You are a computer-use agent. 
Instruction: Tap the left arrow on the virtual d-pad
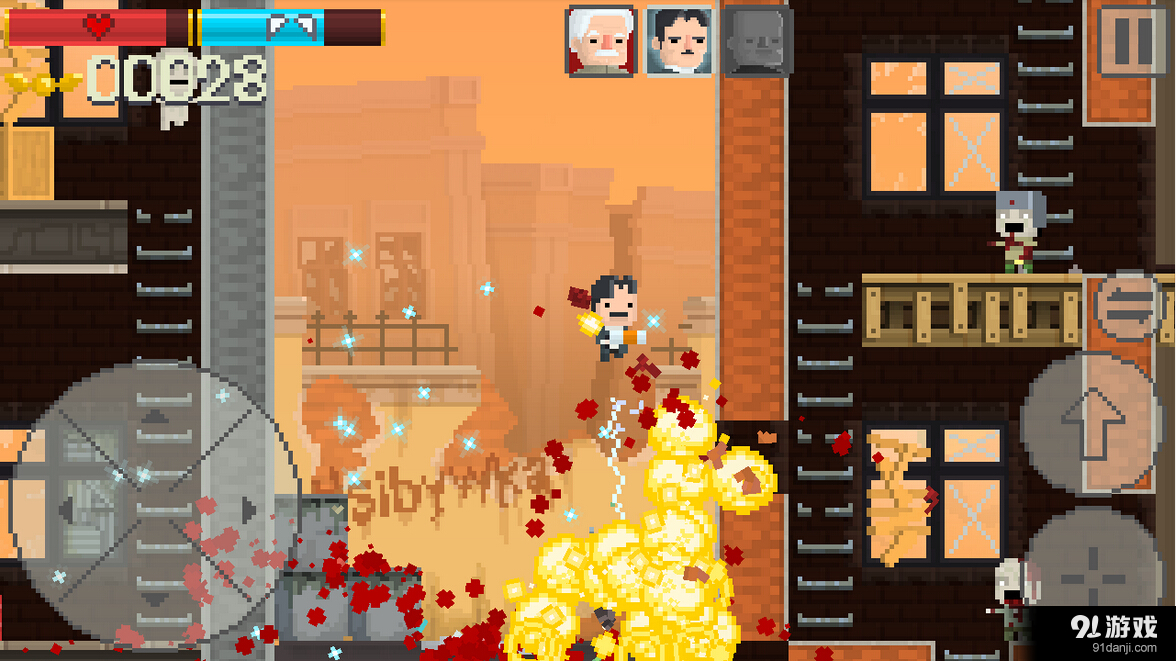[x=68, y=509]
